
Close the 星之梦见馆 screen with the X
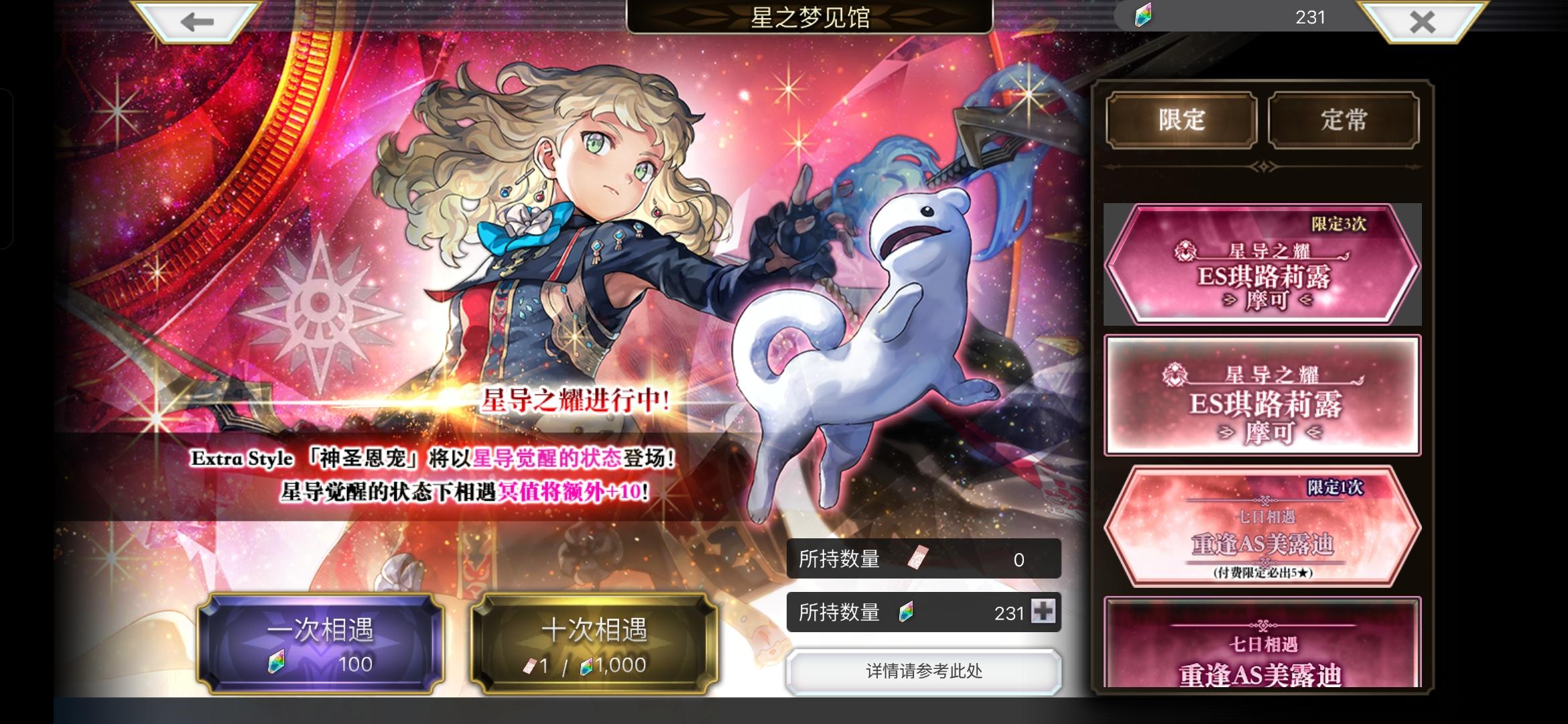click(1421, 21)
